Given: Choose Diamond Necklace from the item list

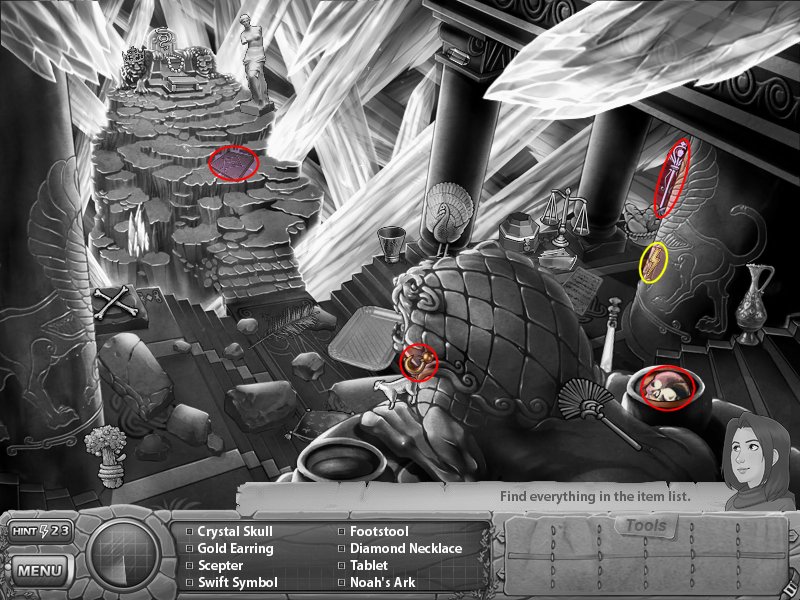Looking at the screenshot, I should click(405, 549).
